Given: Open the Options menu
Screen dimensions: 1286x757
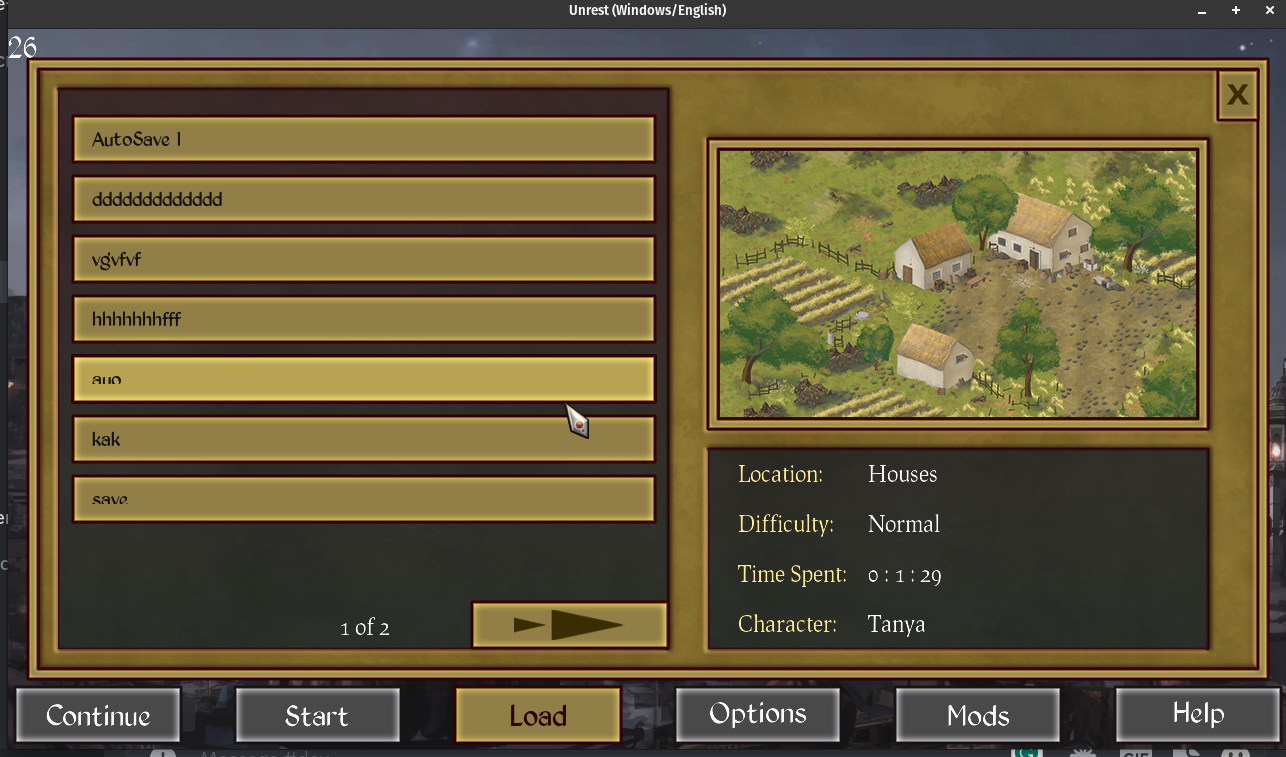Looking at the screenshot, I should click(x=757, y=714).
